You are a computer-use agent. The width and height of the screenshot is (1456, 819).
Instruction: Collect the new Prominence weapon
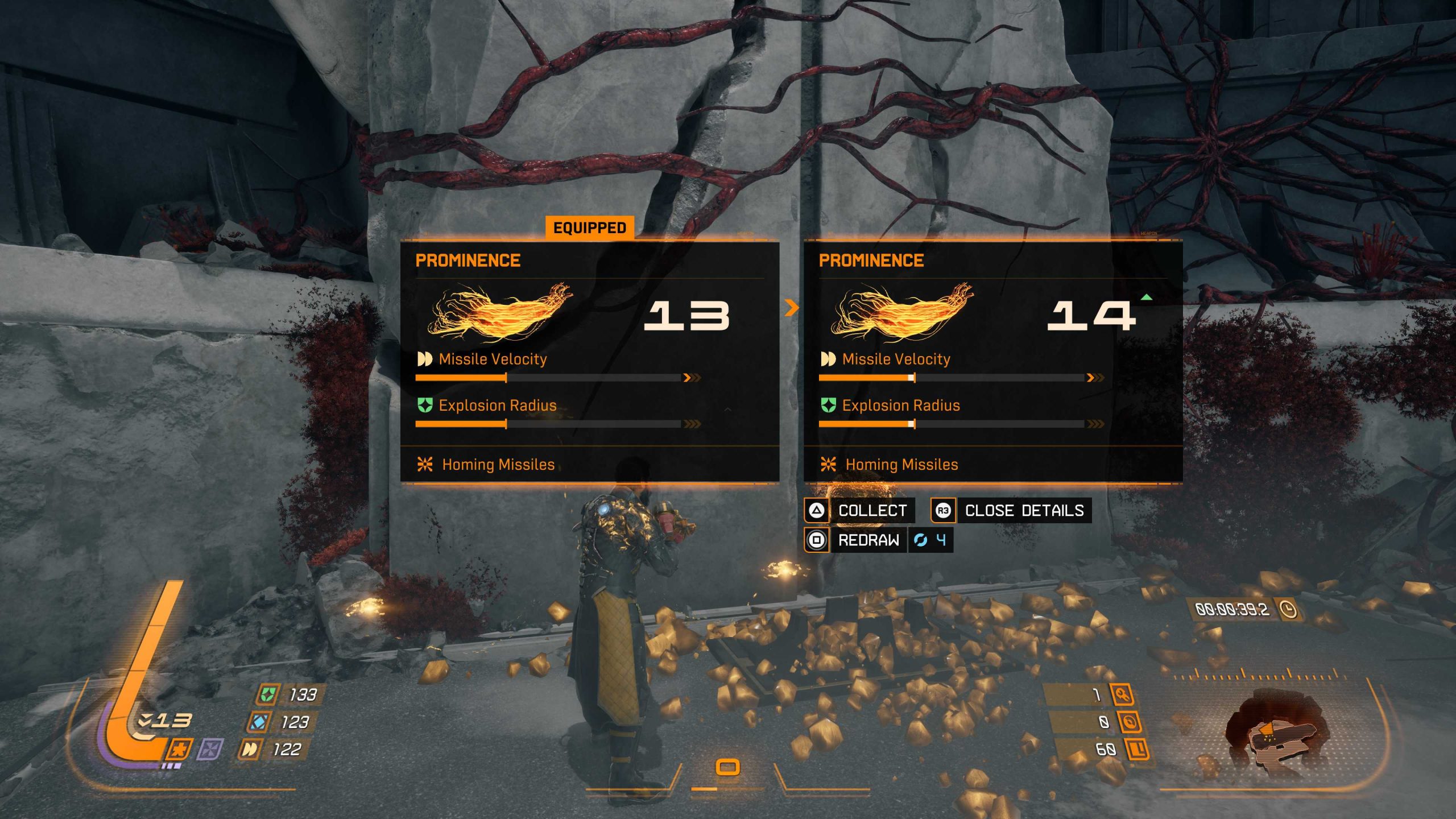click(x=860, y=510)
